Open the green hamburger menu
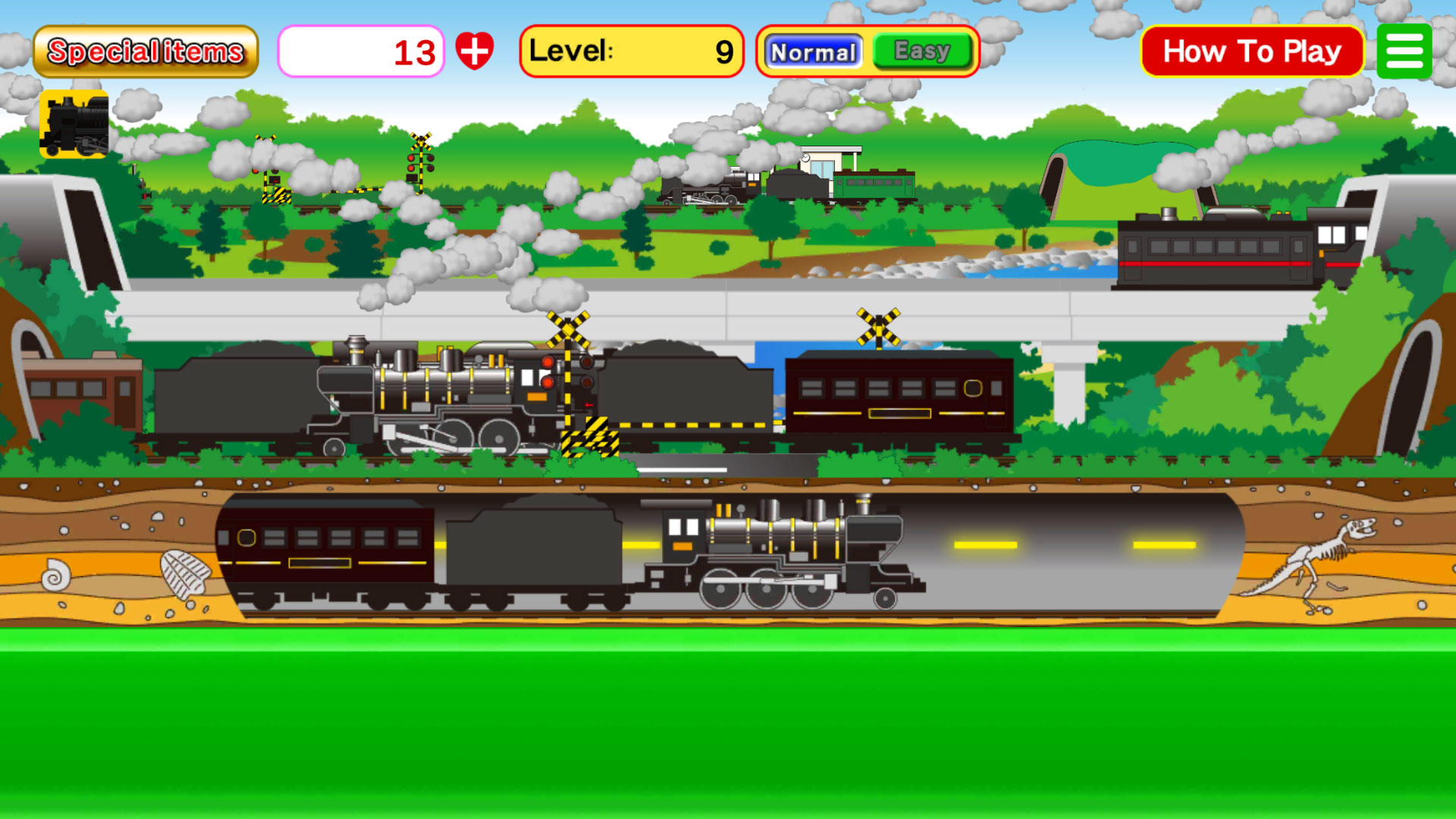This screenshot has height=819, width=1456. coord(1404,51)
